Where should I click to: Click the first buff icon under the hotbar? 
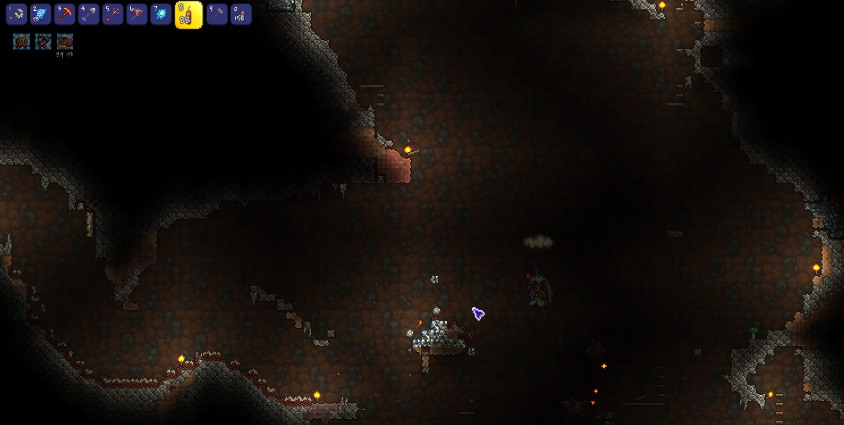click(21, 41)
